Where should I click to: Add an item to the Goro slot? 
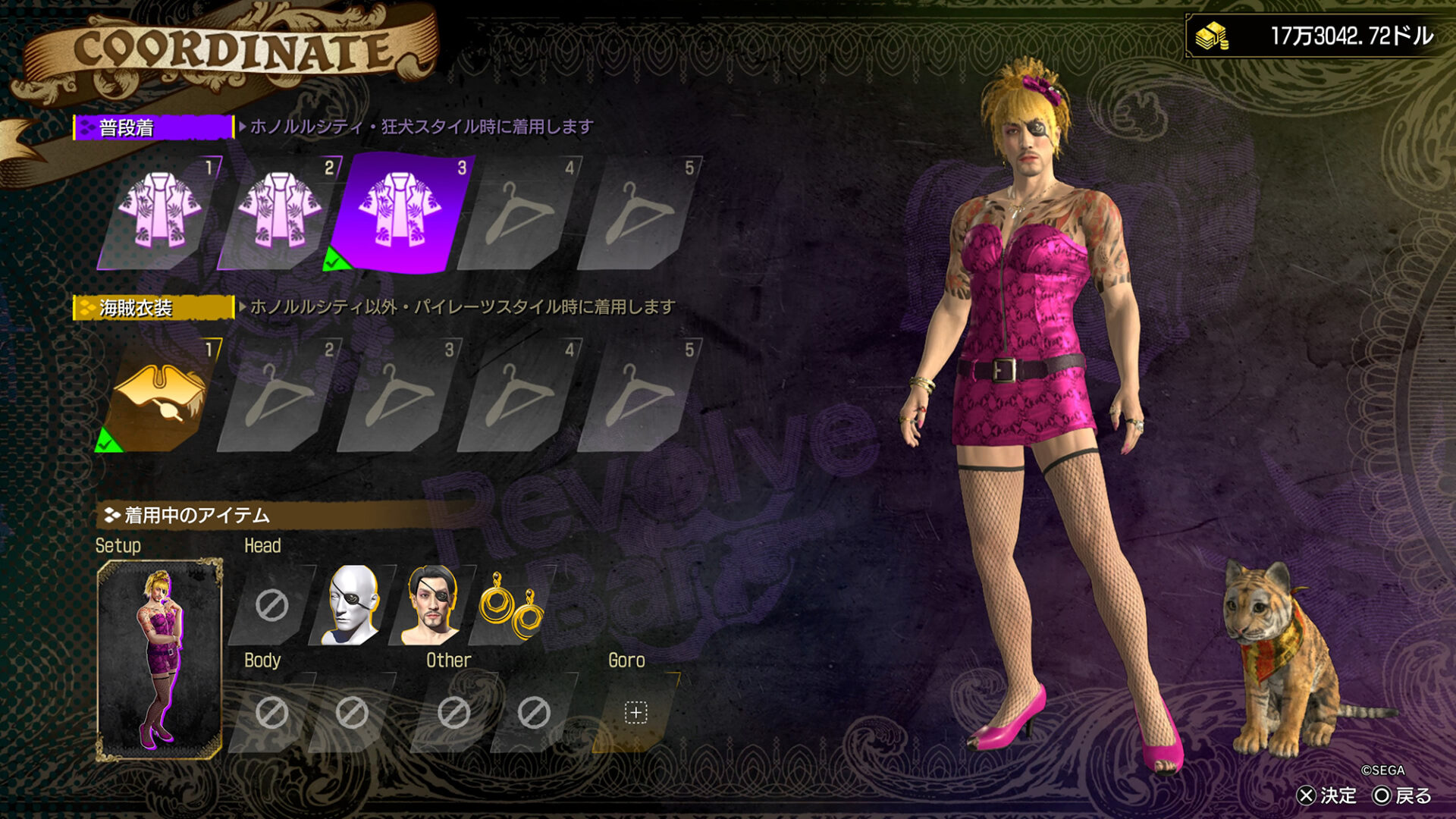click(635, 713)
